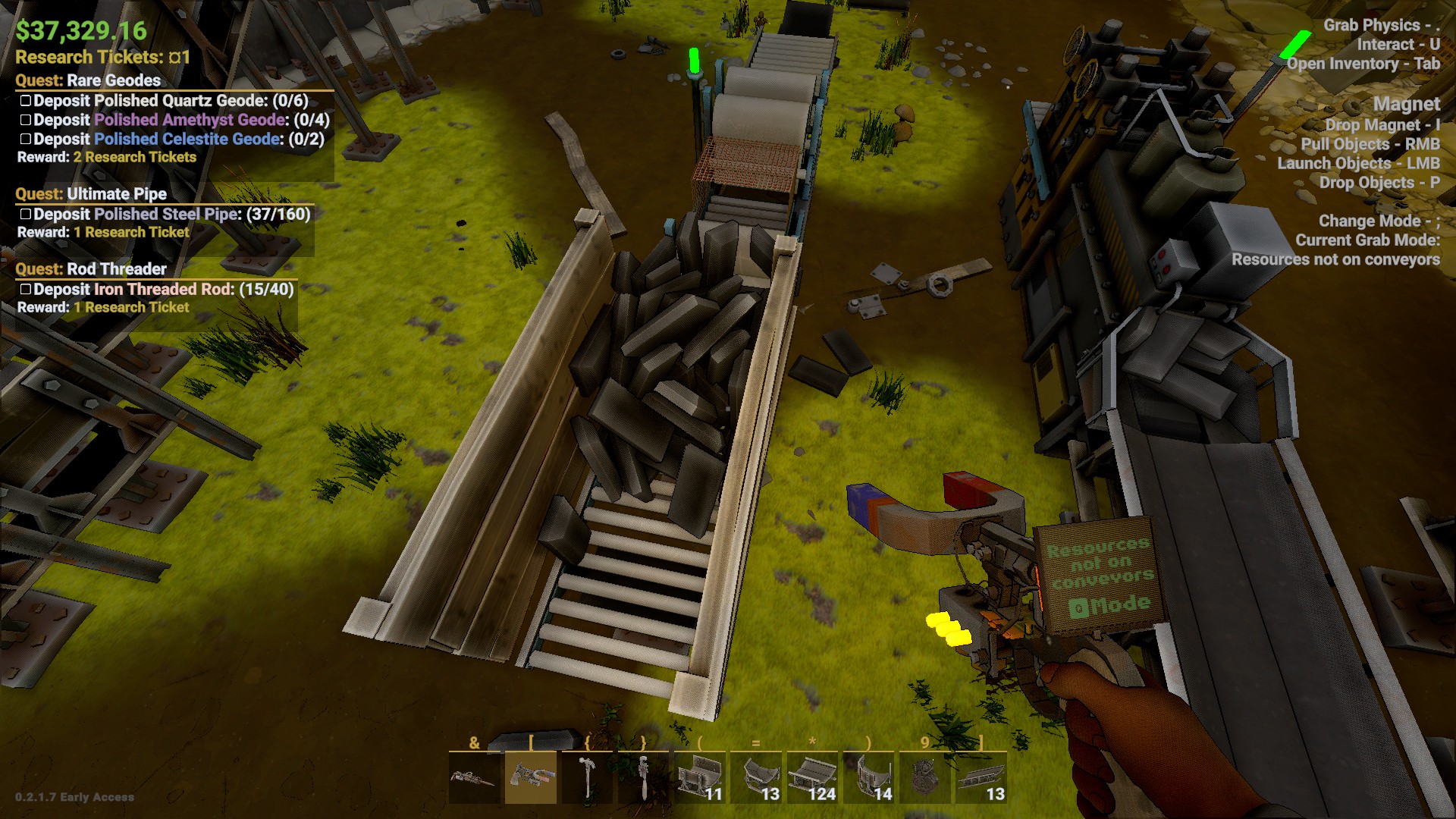1456x819 pixels.
Task: Pick the ramp piece in the last hotbar slot
Action: [981, 777]
